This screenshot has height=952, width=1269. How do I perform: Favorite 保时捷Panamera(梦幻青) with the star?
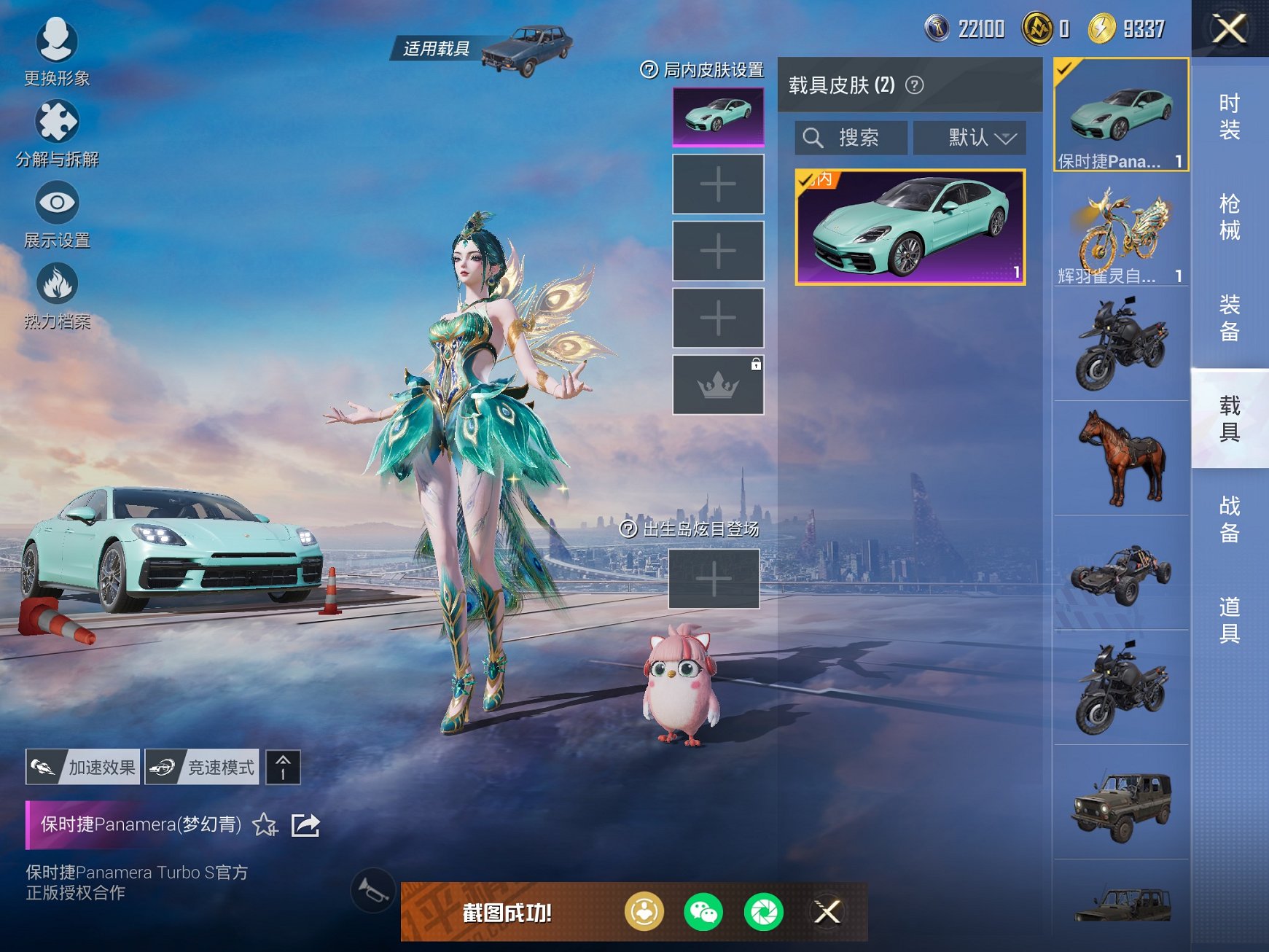265,827
